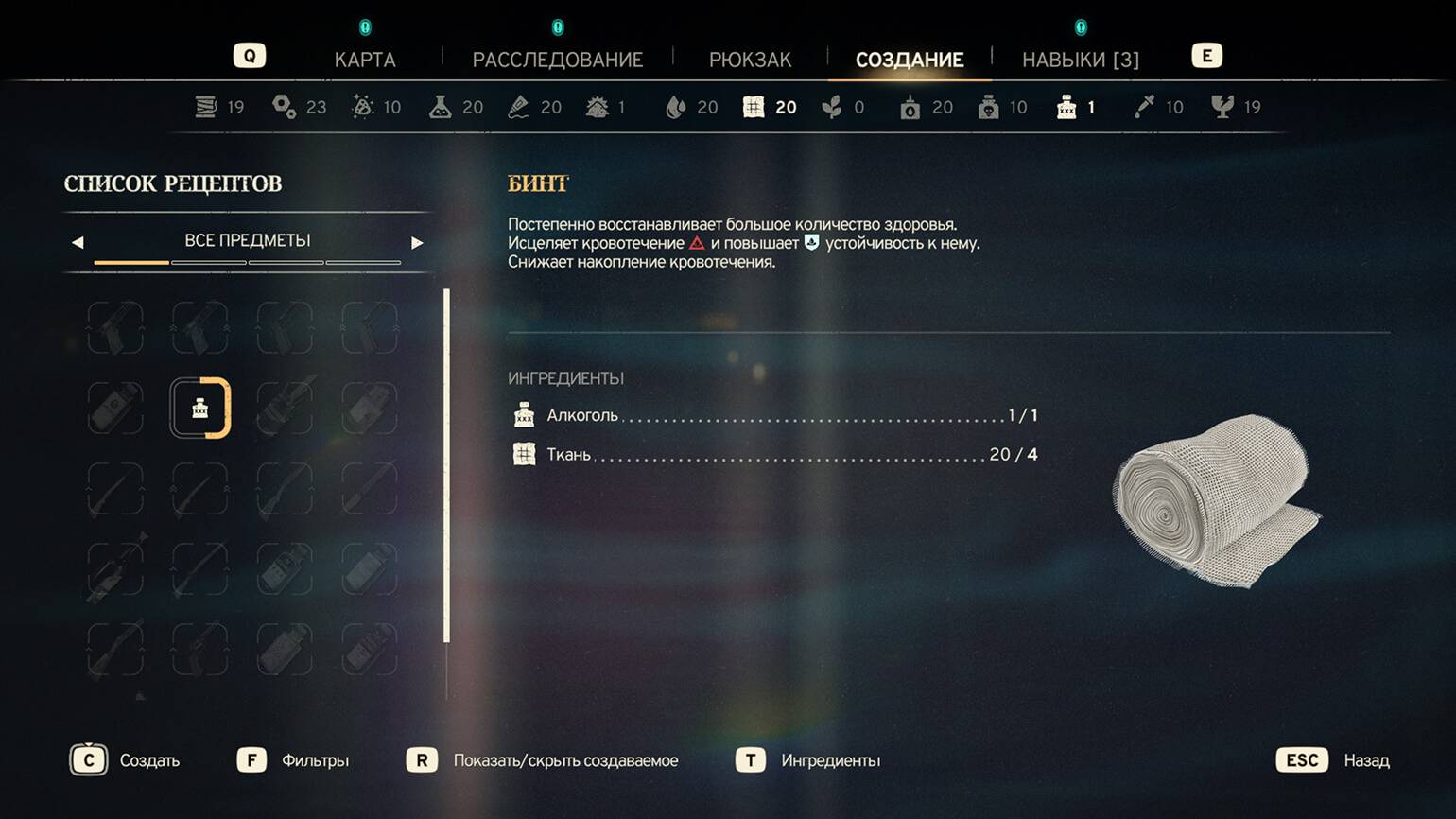
Task: Click the Алкоголь ingredient row
Action: click(773, 415)
